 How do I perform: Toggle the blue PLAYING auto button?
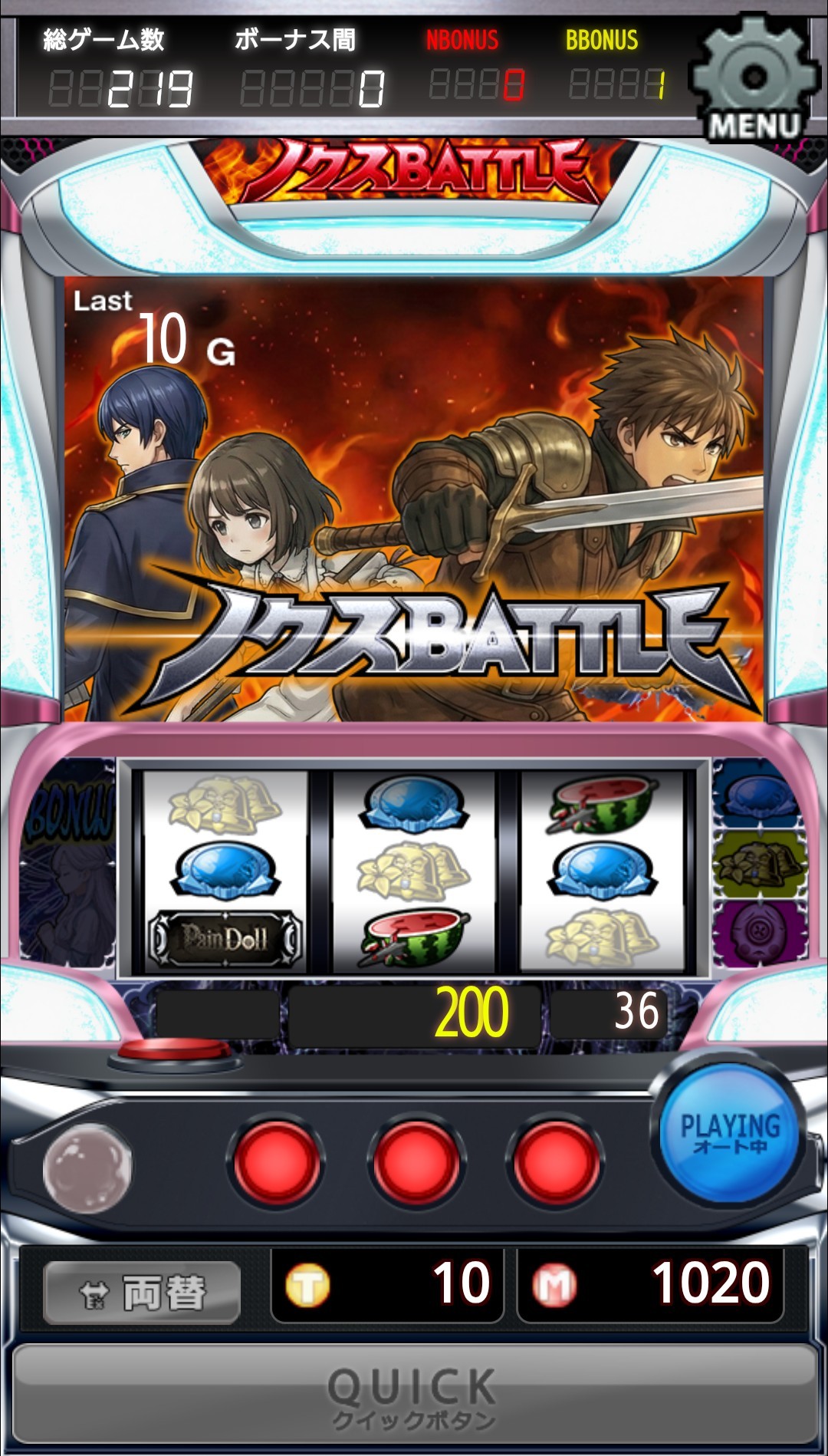point(729,1132)
